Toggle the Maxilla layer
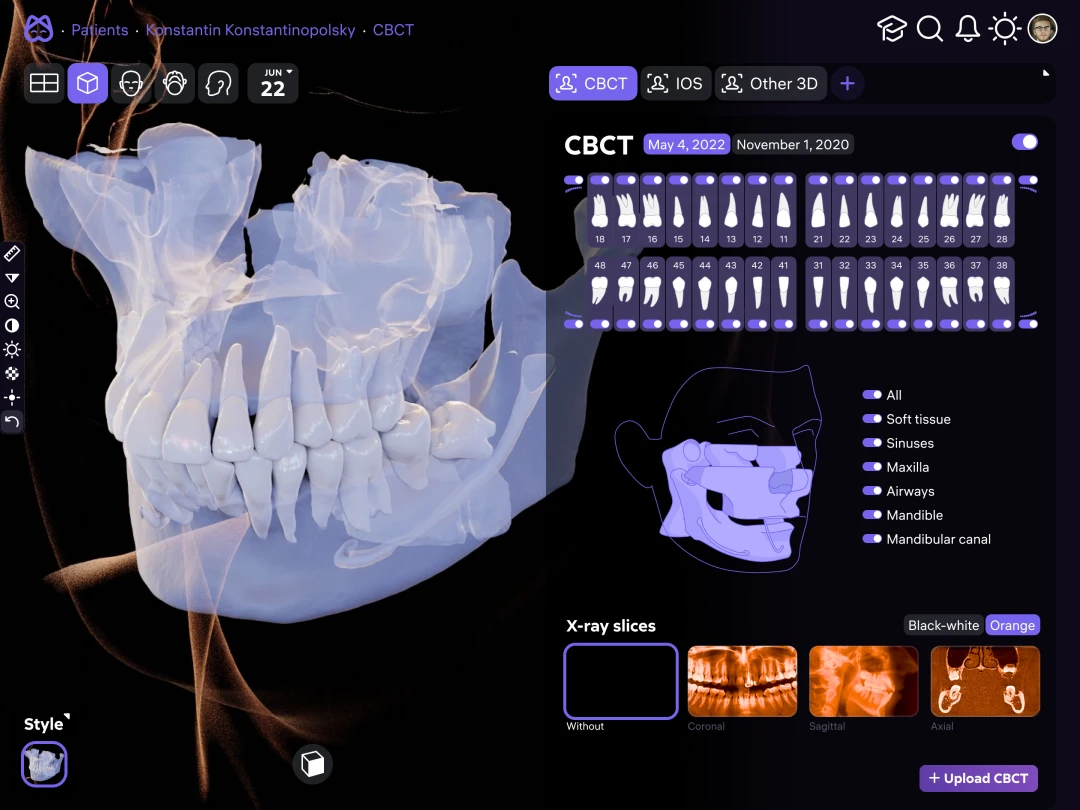The width and height of the screenshot is (1080, 810). point(872,467)
